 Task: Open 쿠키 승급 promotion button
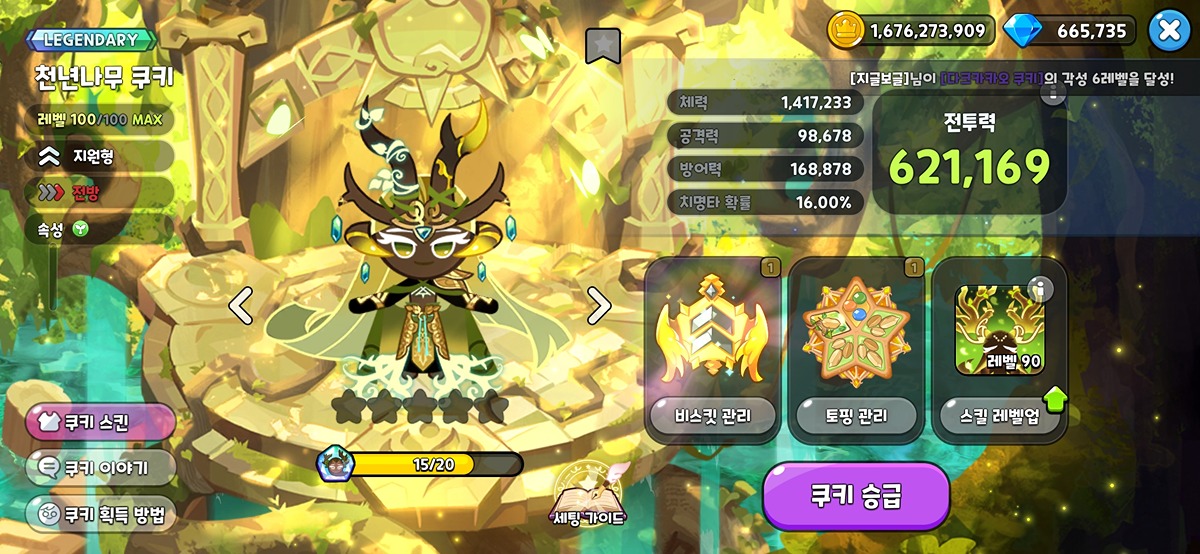click(856, 497)
